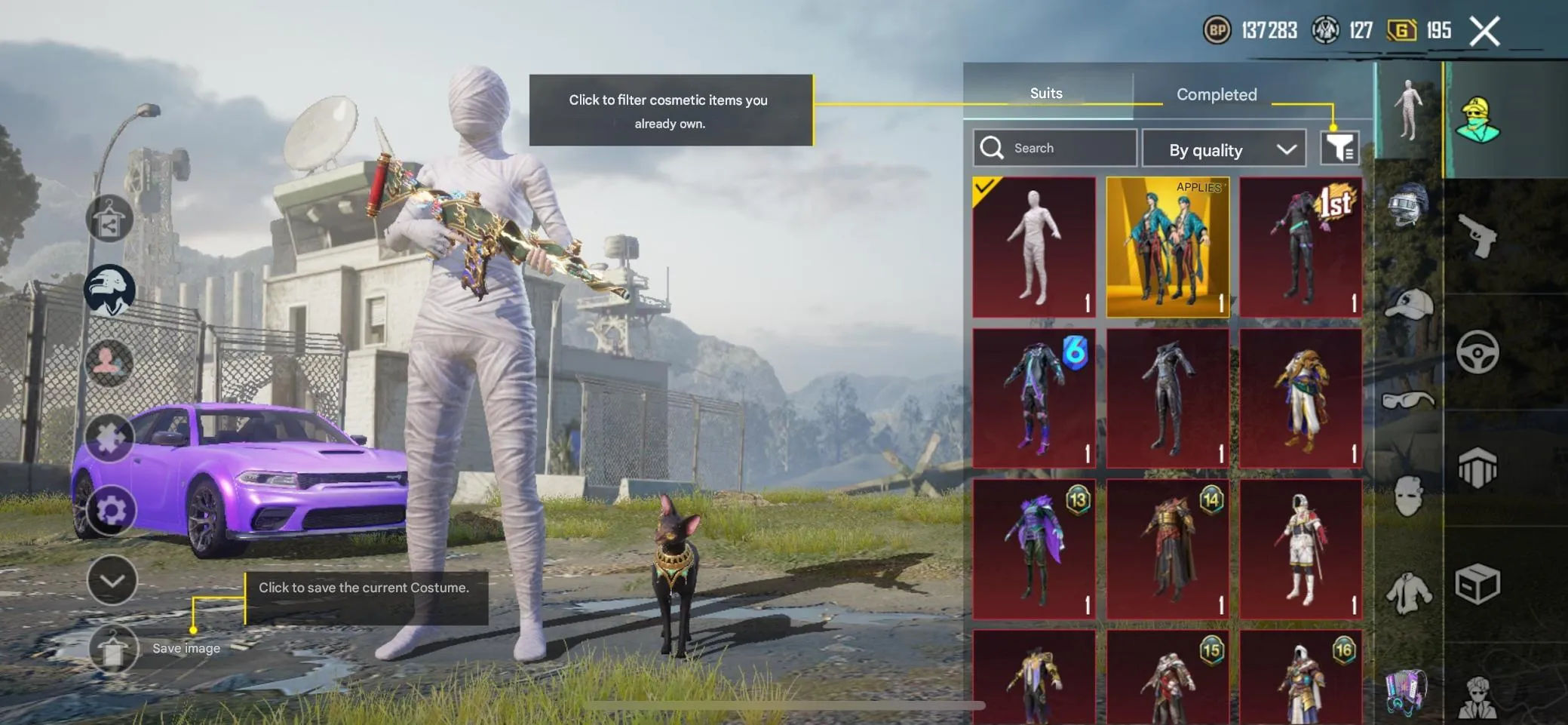Viewport: 1568px width, 725px height.
Task: Switch to the Suits tab
Action: point(1045,92)
